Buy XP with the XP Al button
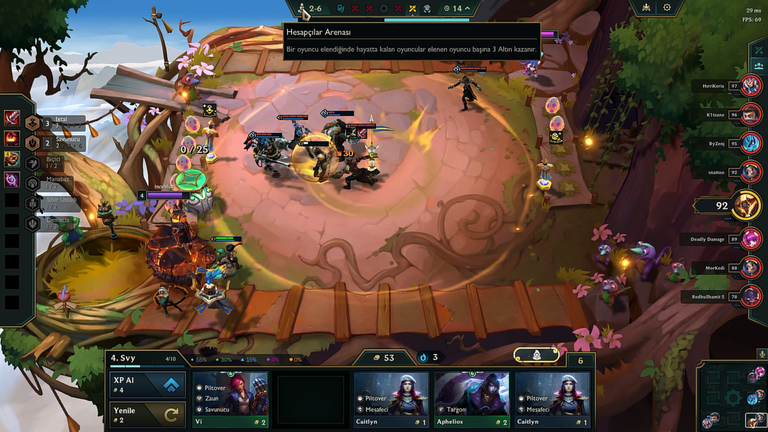768x432 pixels. click(148, 387)
